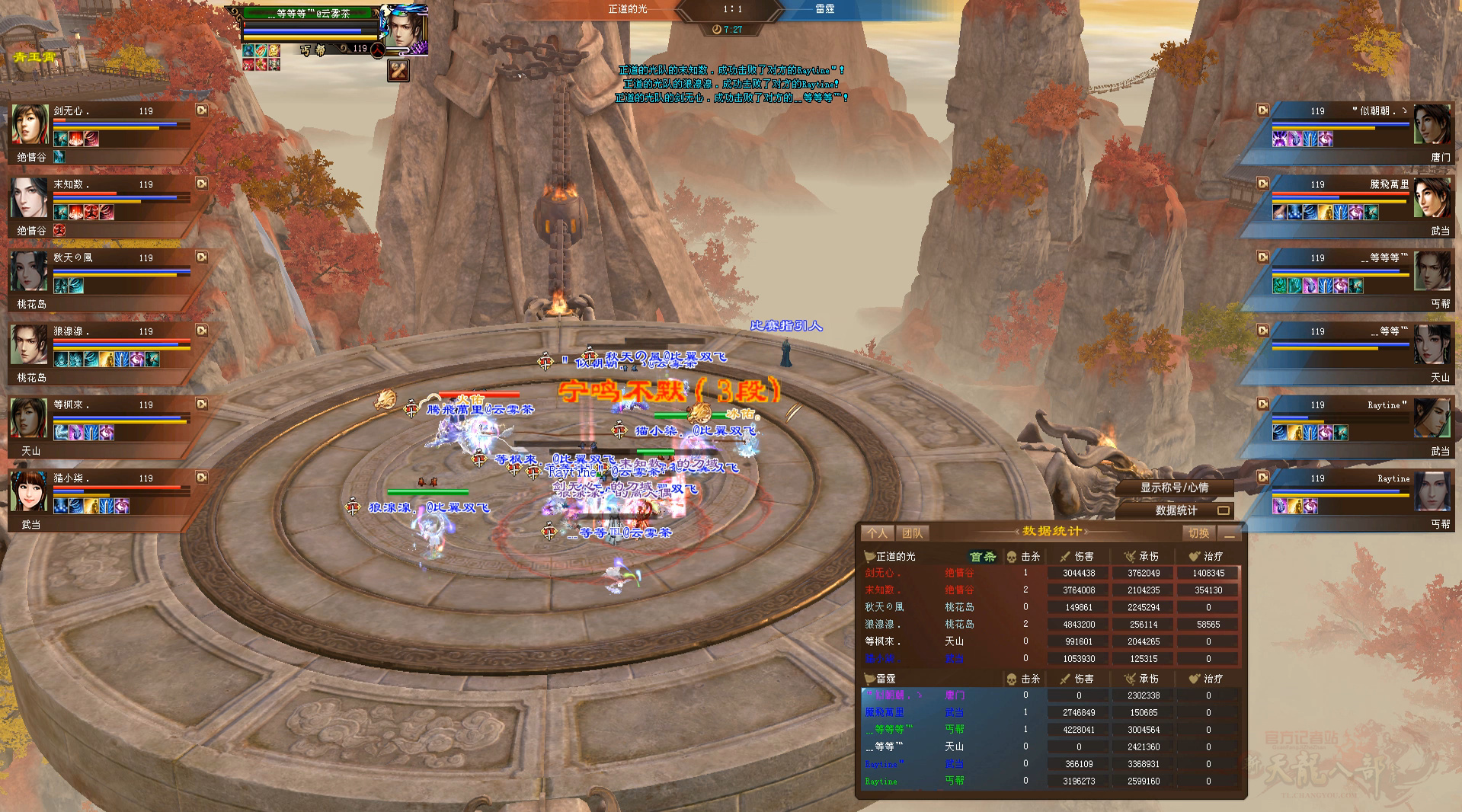
Task: Minimize the 数据统计 panel
Action: coord(1229,534)
